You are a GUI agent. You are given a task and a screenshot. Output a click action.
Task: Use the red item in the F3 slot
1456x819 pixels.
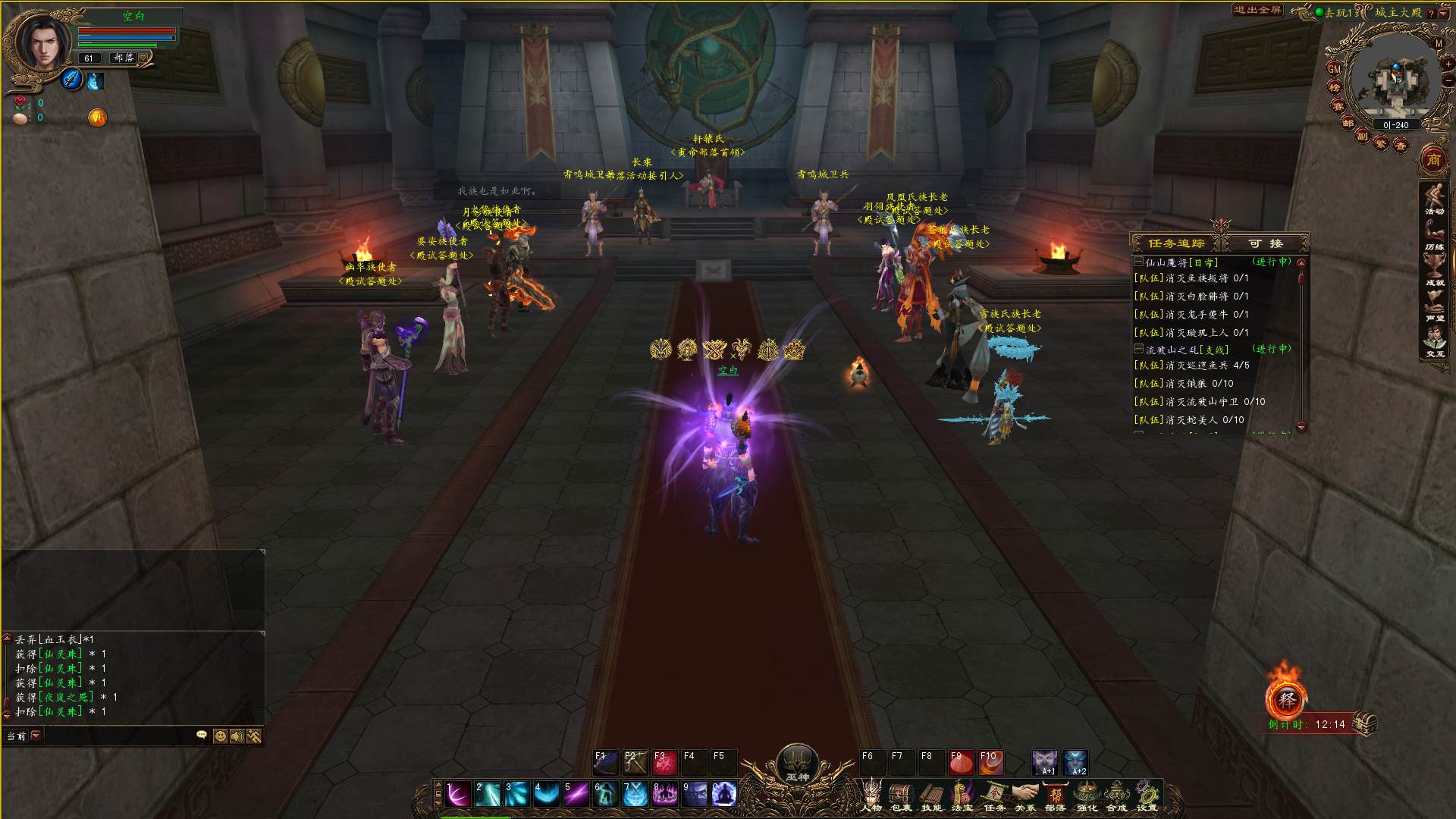[x=664, y=762]
